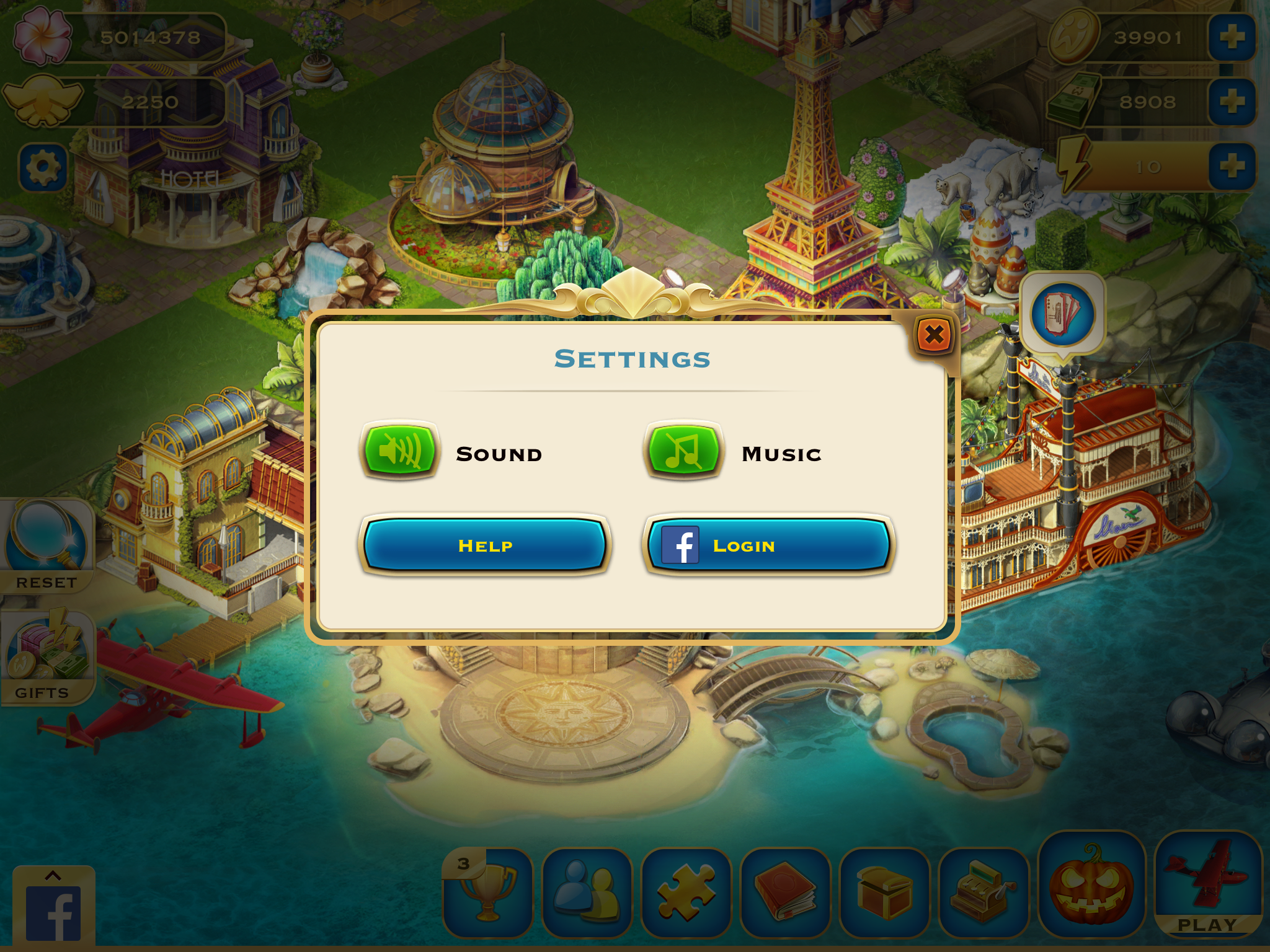Open the red journal book

(785, 892)
